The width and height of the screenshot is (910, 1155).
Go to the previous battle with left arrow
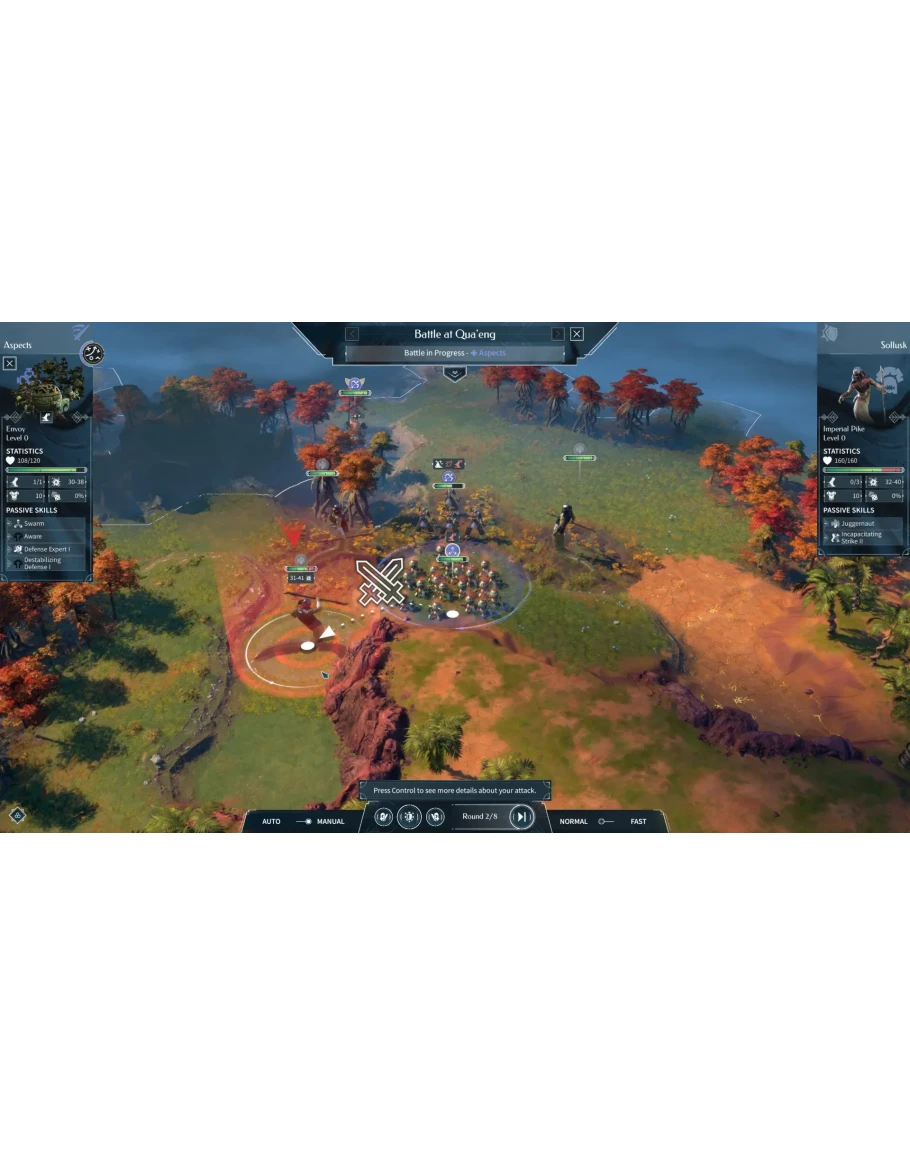coord(352,334)
